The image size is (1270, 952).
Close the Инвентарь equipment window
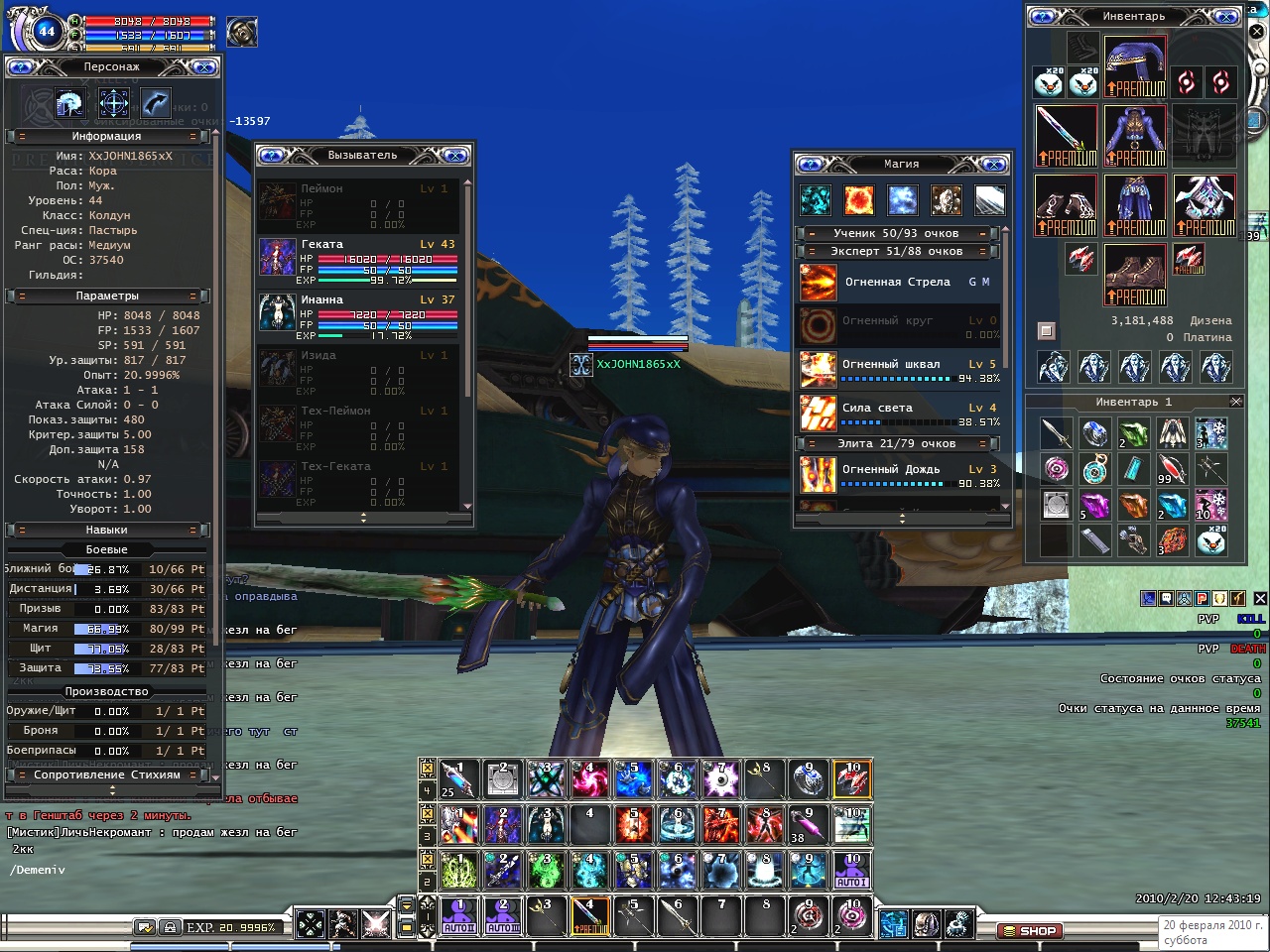[x=1226, y=17]
